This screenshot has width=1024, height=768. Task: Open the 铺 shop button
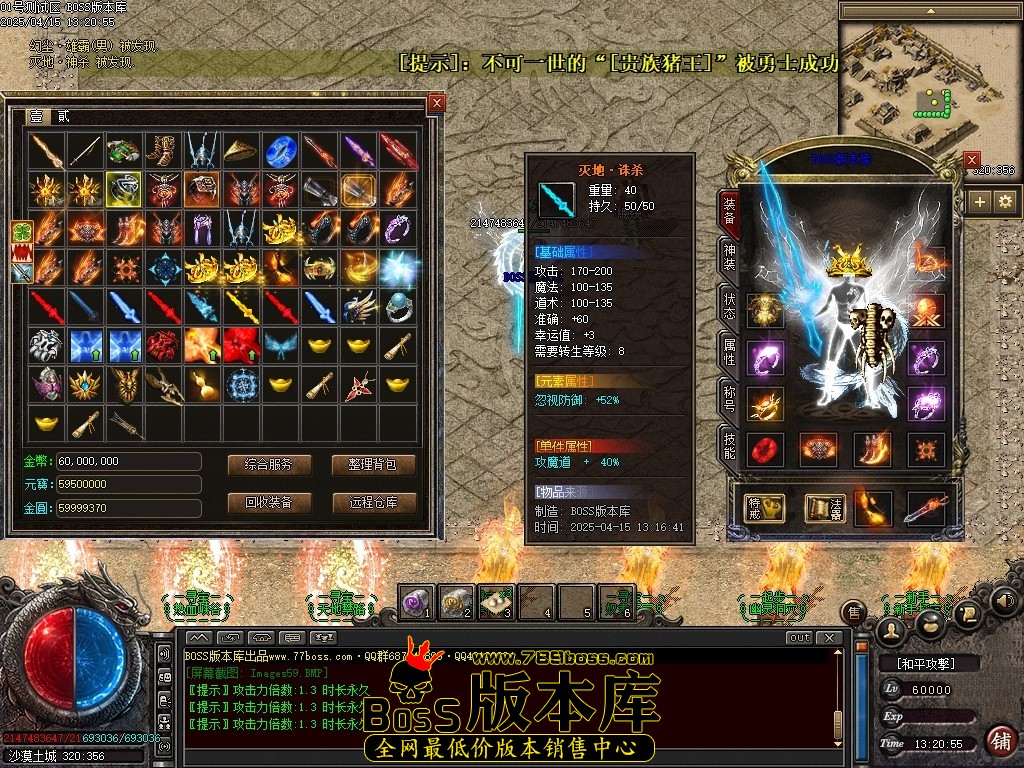[999, 741]
